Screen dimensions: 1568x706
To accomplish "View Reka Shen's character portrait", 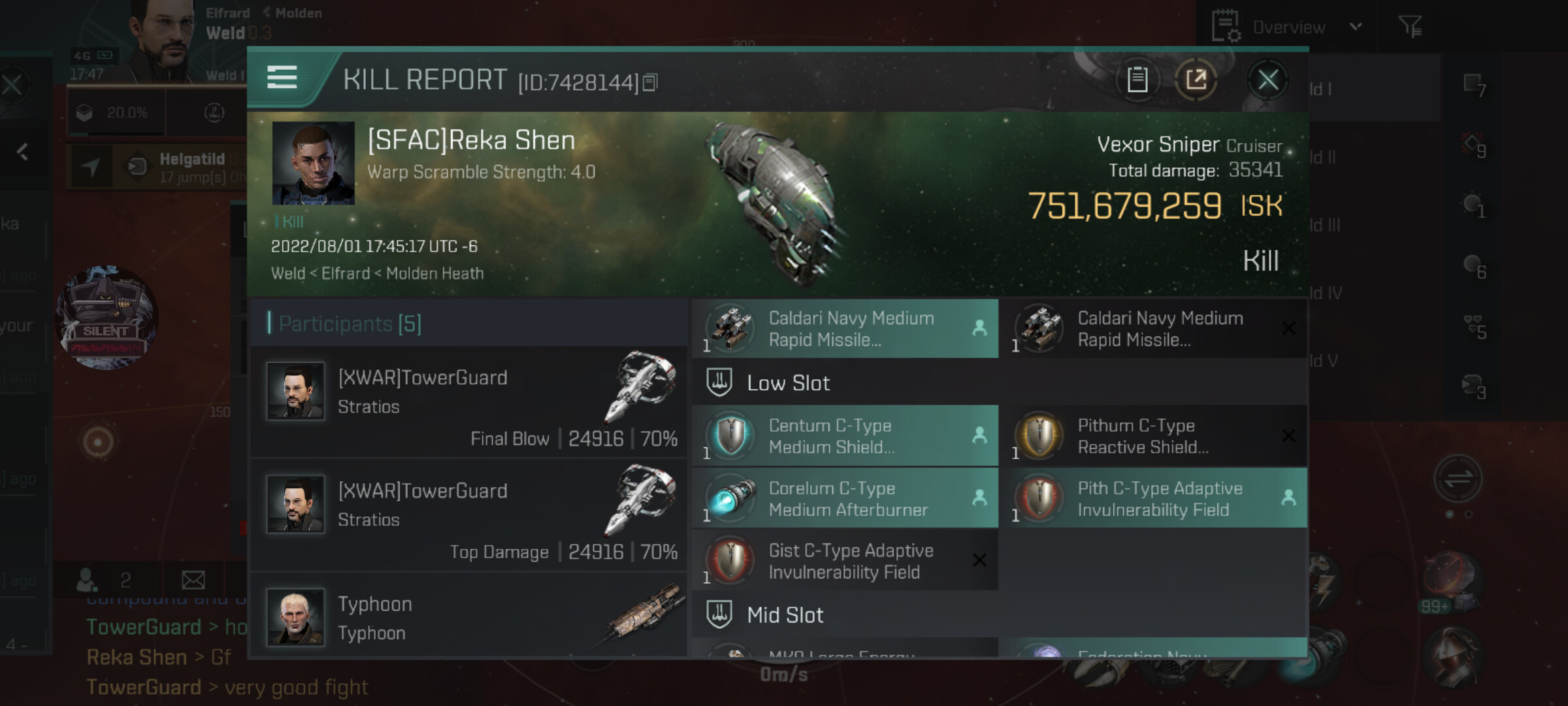I will pyautogui.click(x=314, y=163).
